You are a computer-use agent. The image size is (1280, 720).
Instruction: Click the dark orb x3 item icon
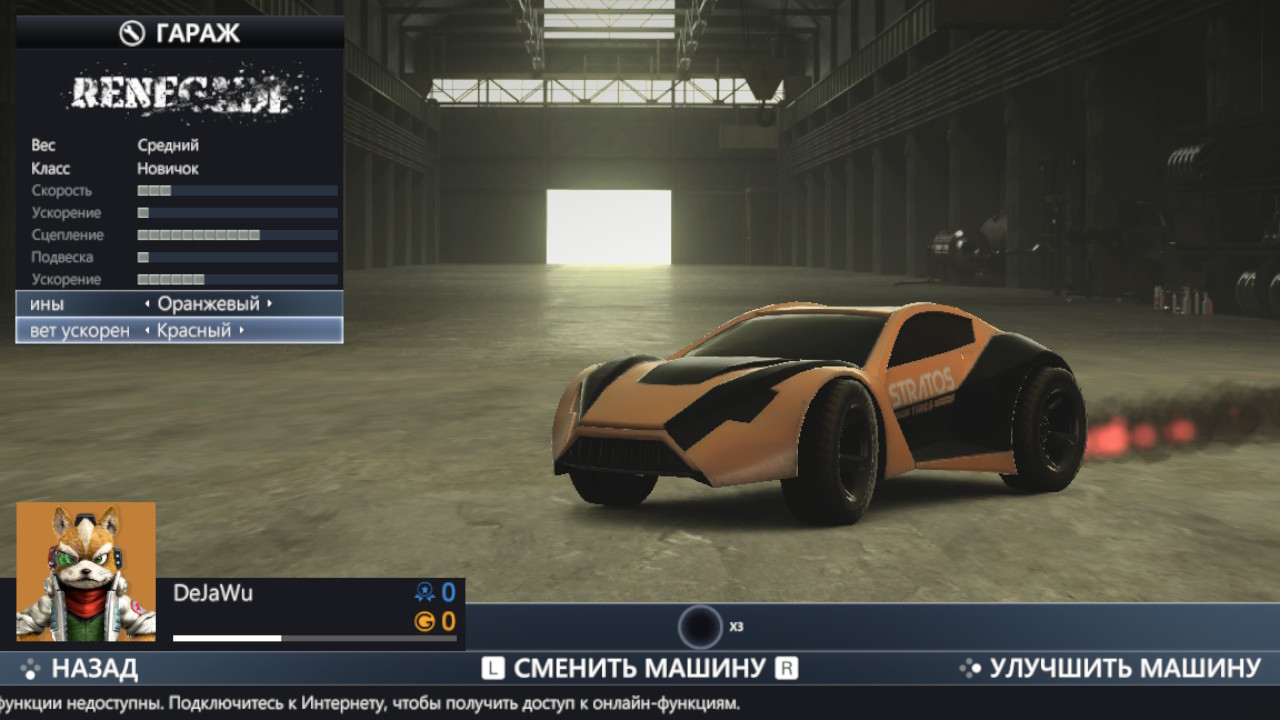tap(700, 627)
